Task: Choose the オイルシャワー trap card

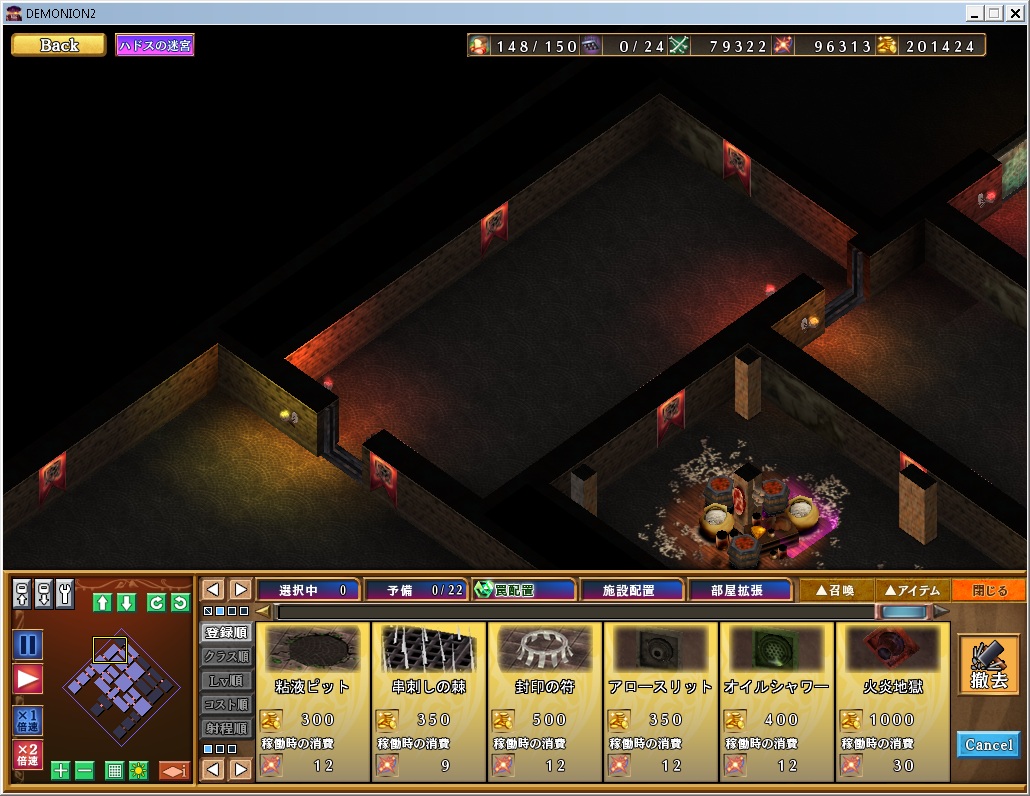Action: 777,701
